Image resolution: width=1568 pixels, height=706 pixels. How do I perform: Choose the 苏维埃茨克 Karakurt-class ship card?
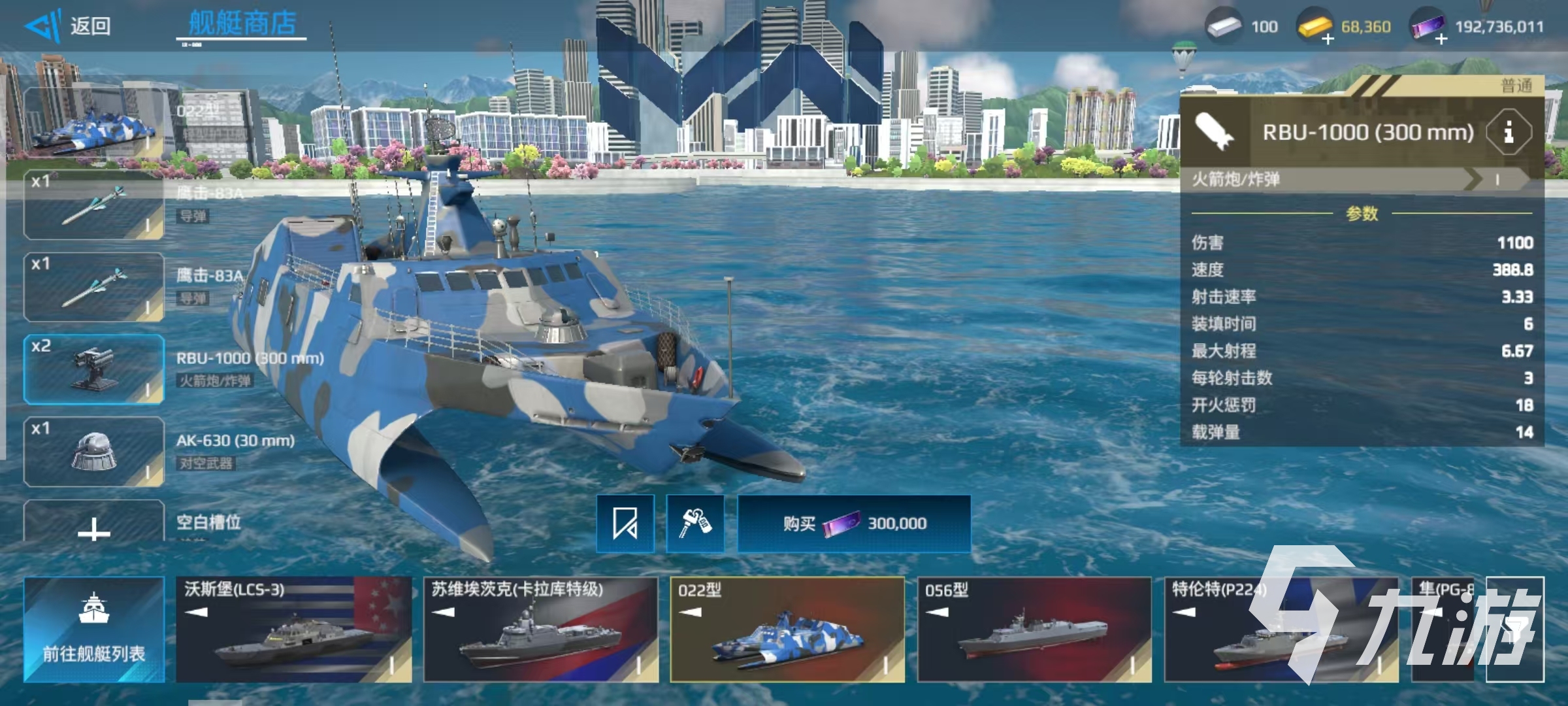pos(541,630)
